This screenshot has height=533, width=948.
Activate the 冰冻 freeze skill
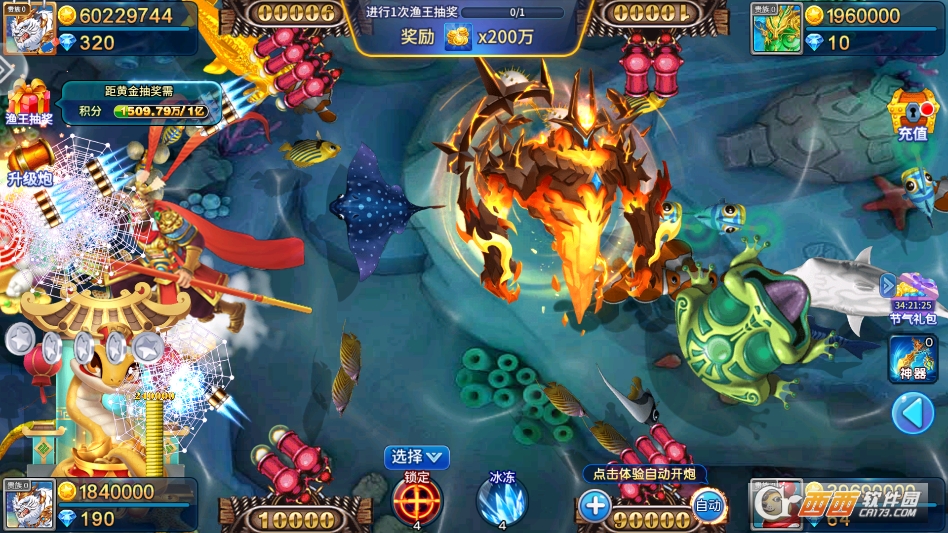click(501, 499)
